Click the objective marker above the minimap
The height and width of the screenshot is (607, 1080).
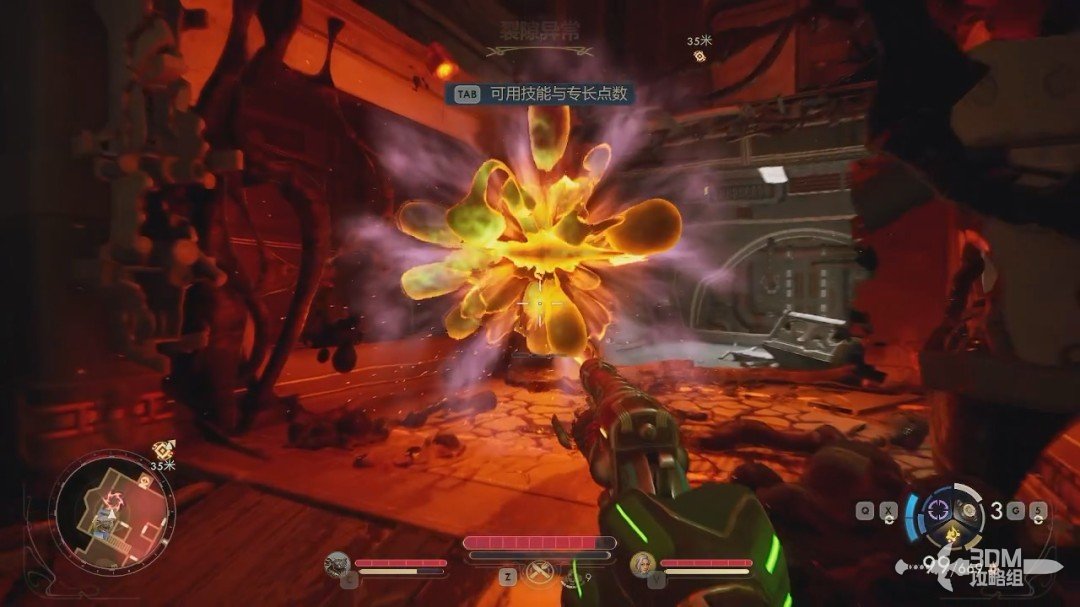coord(160,451)
